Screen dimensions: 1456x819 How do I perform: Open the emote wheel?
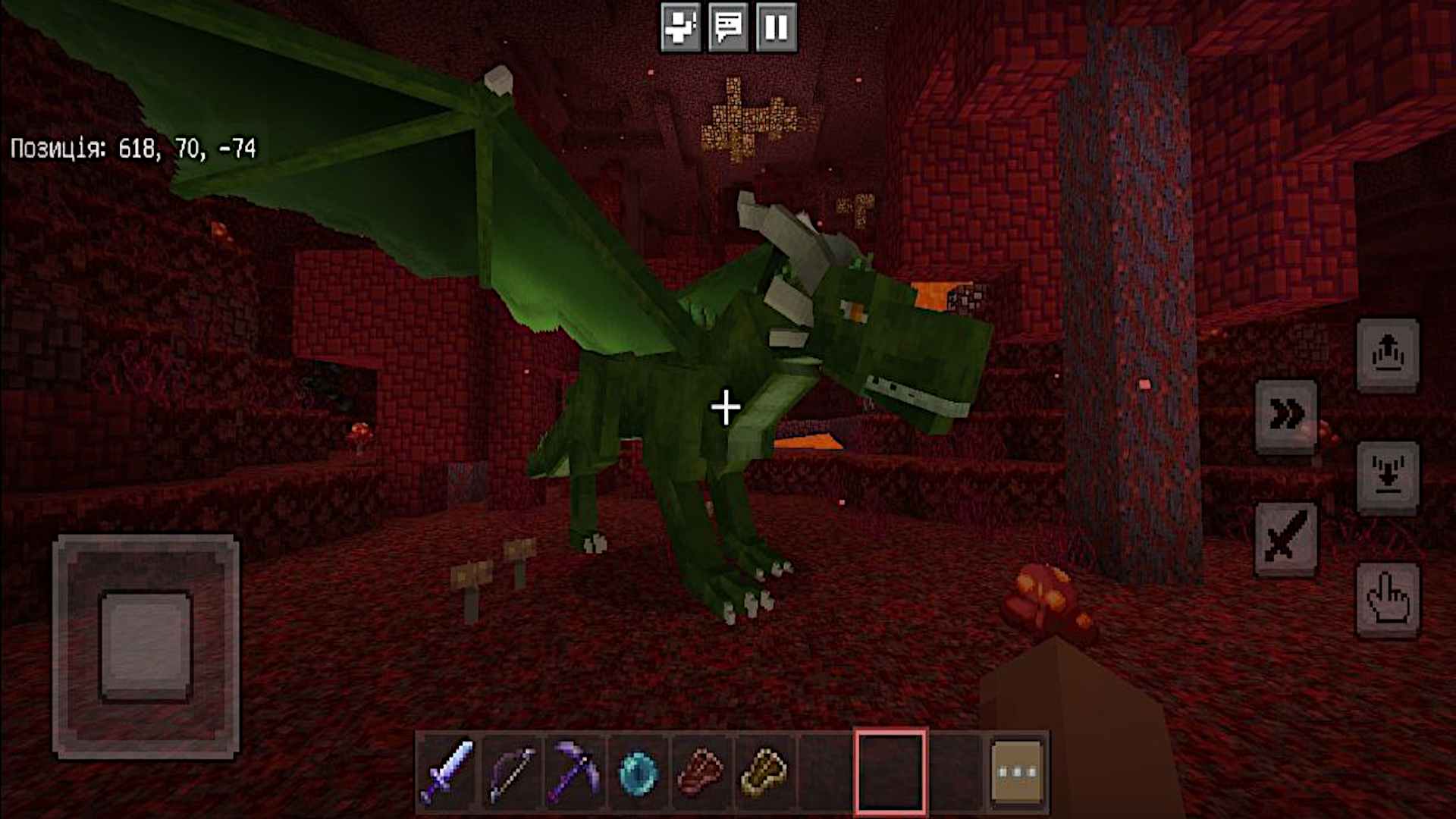click(679, 28)
